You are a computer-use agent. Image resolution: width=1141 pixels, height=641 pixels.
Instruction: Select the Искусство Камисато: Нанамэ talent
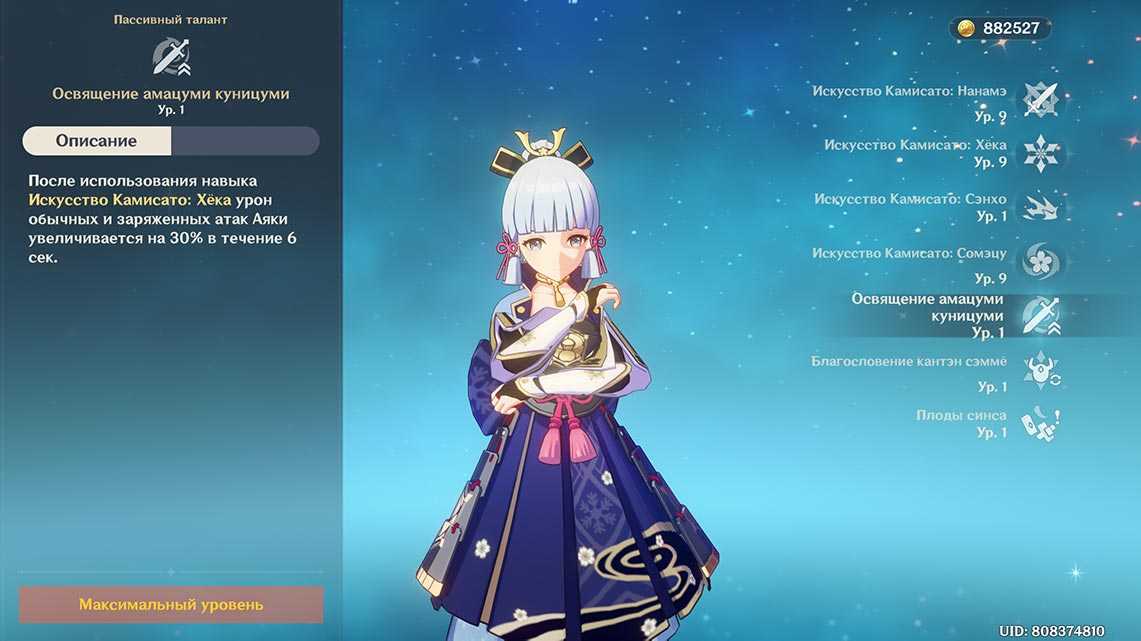[1040, 99]
